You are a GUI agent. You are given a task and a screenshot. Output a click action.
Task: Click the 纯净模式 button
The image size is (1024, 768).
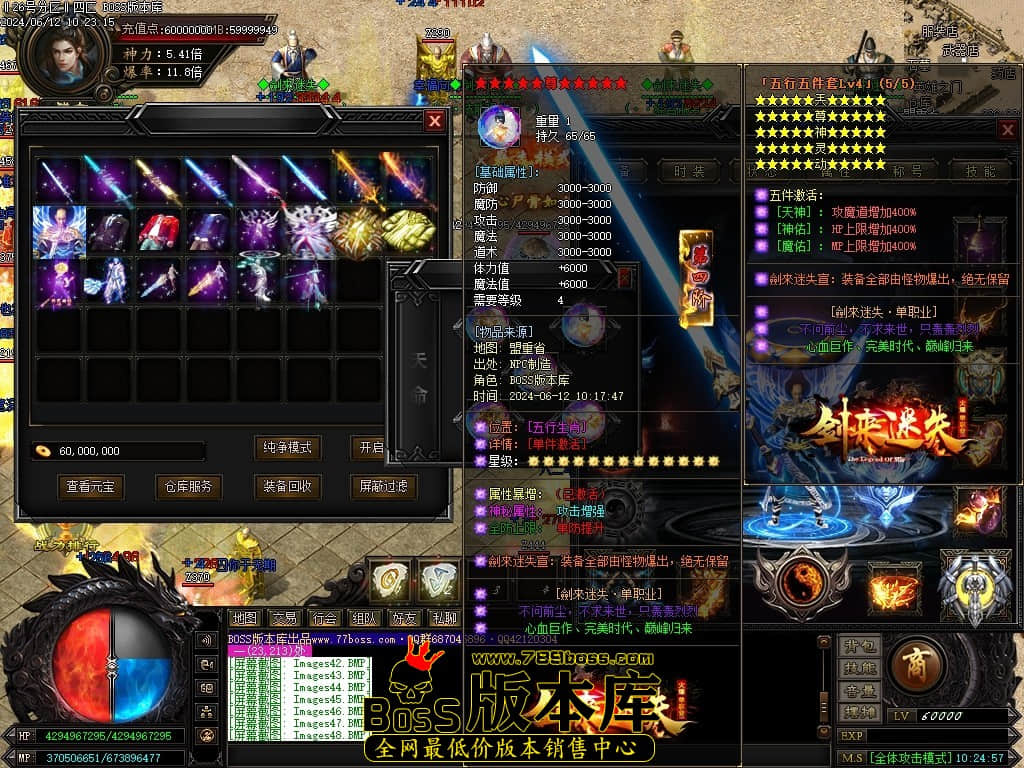coord(287,447)
